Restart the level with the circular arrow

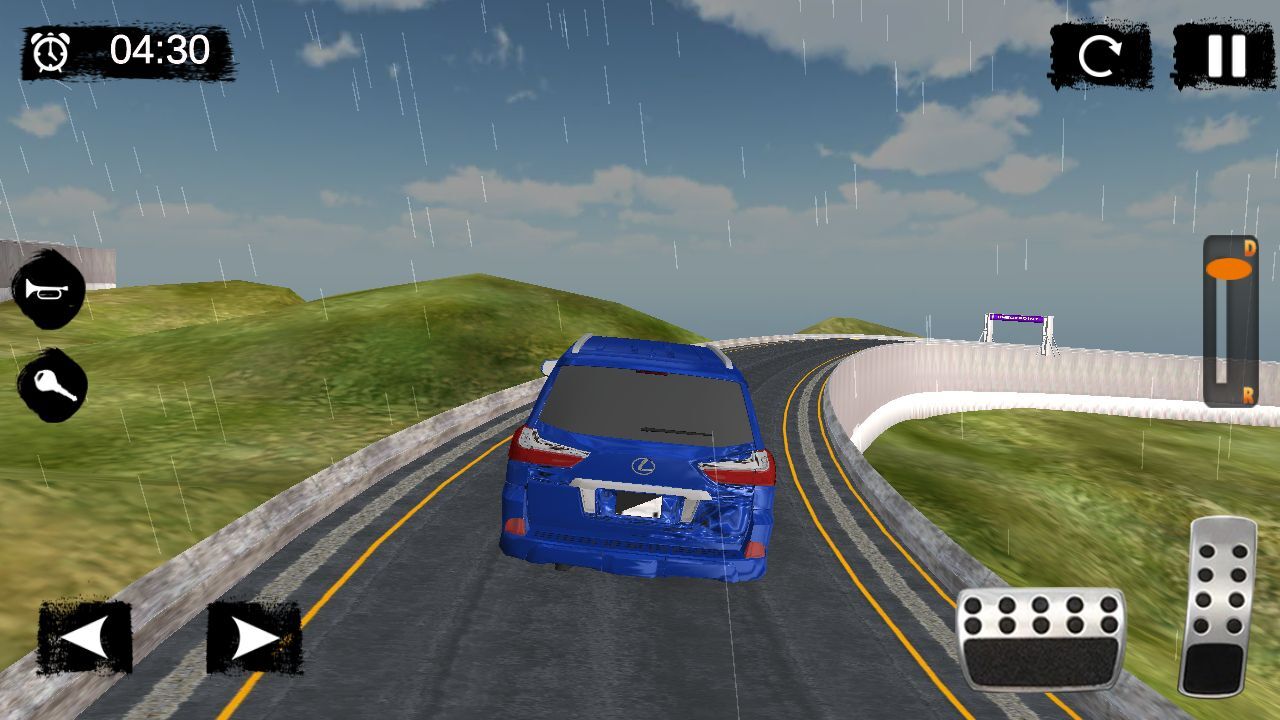click(1099, 57)
